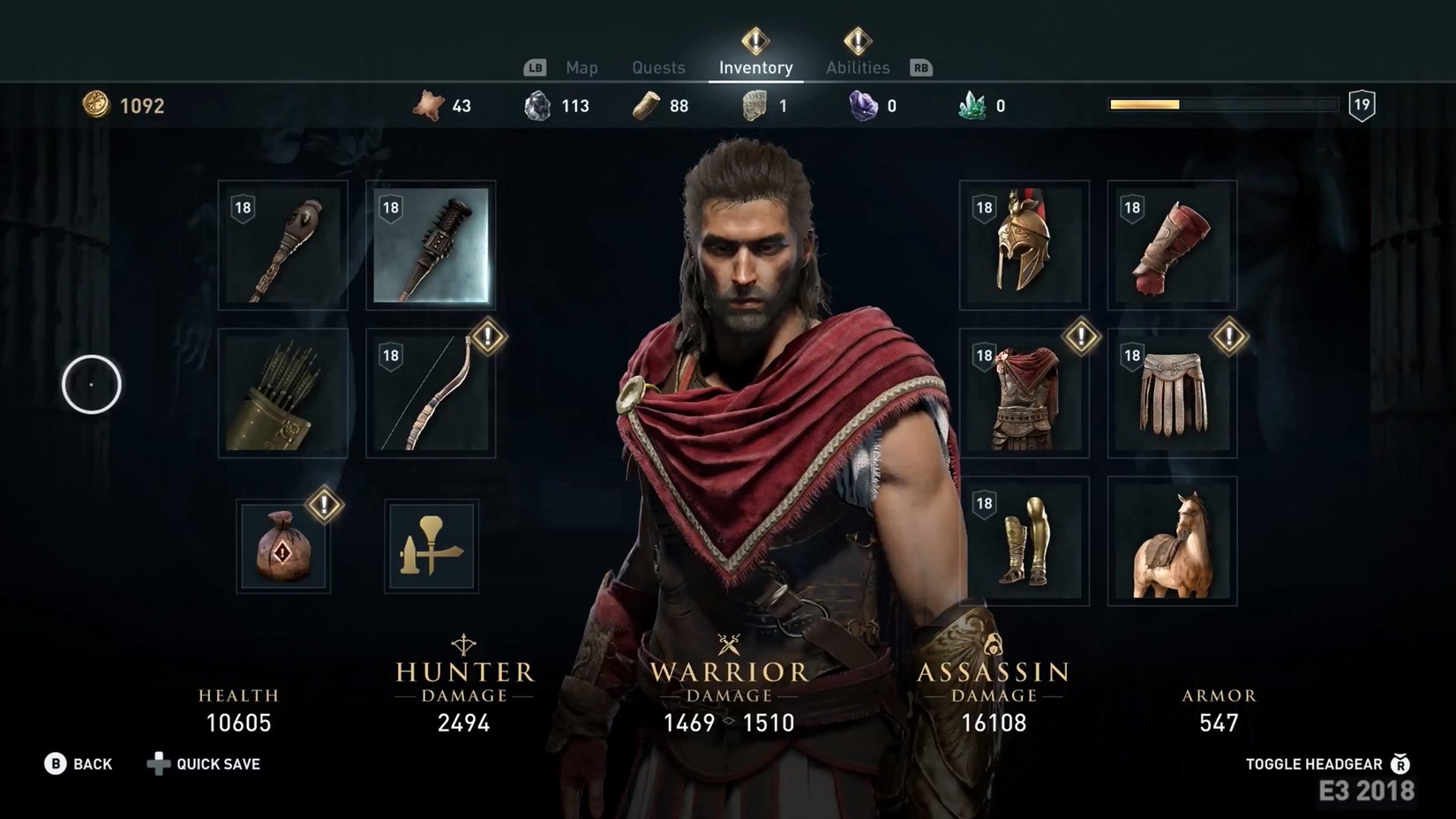The image size is (1456, 819).
Task: Select the level 18 bow slot
Action: (x=431, y=394)
